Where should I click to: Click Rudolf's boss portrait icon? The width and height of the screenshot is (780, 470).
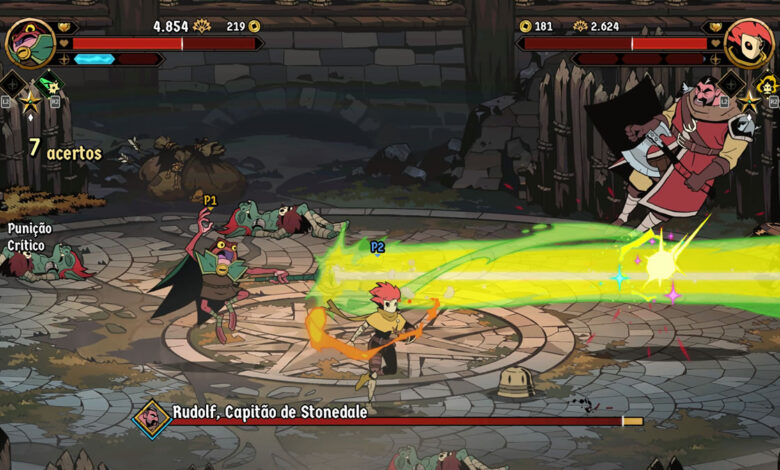click(153, 420)
